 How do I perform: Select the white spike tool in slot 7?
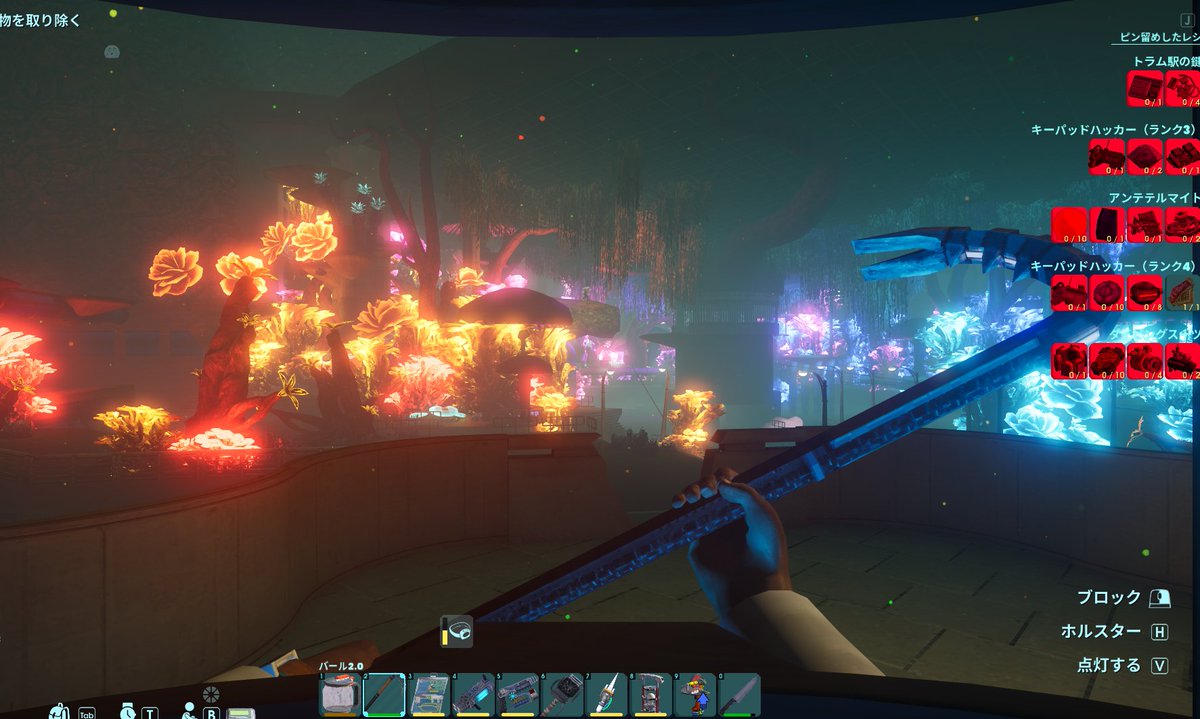point(606,693)
